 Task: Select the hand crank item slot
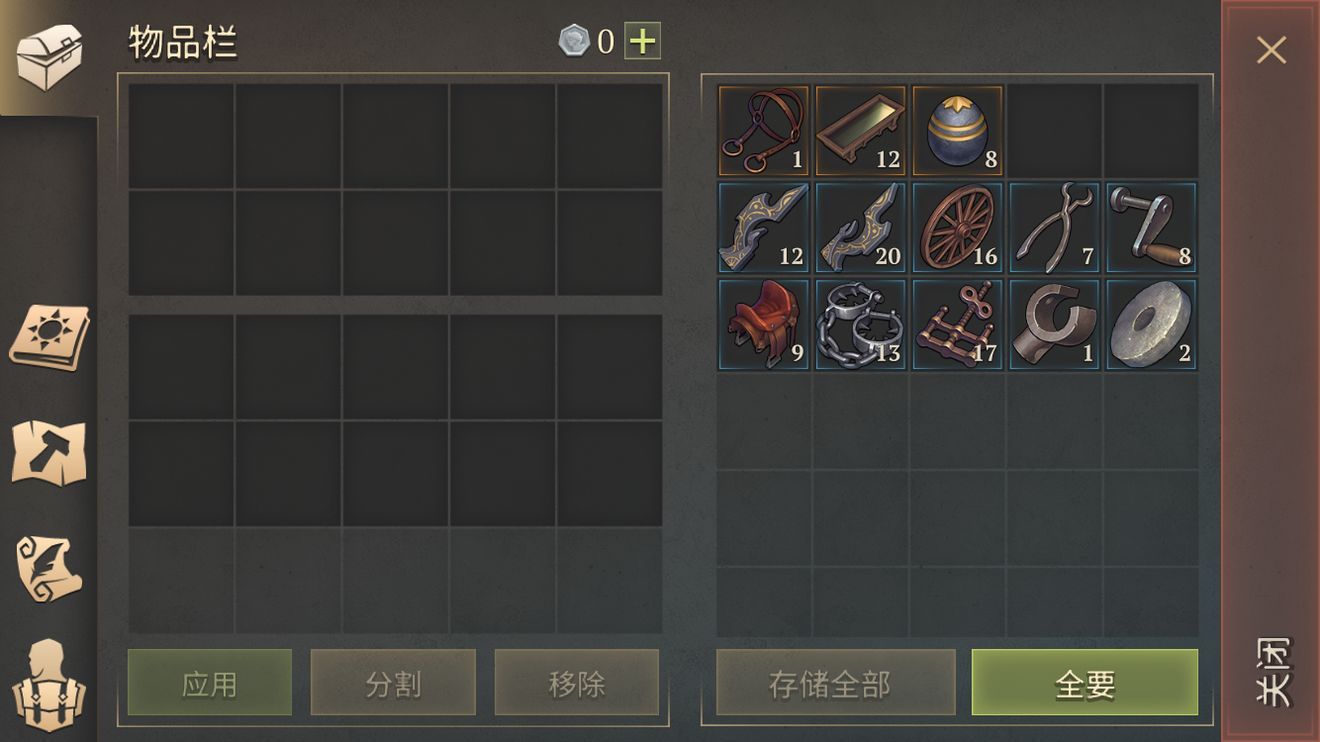pyautogui.click(x=1151, y=227)
